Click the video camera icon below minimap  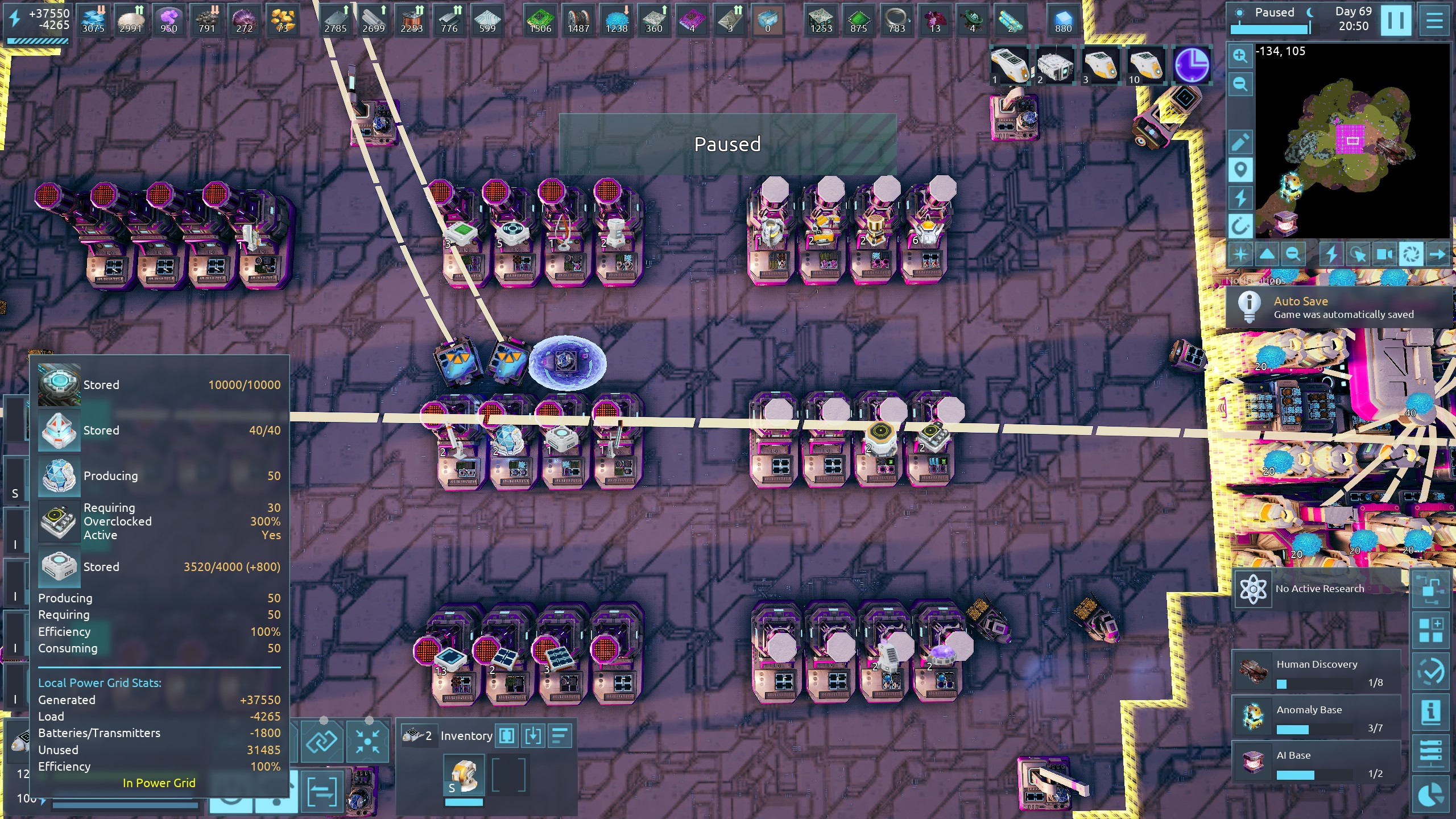[x=1384, y=254]
